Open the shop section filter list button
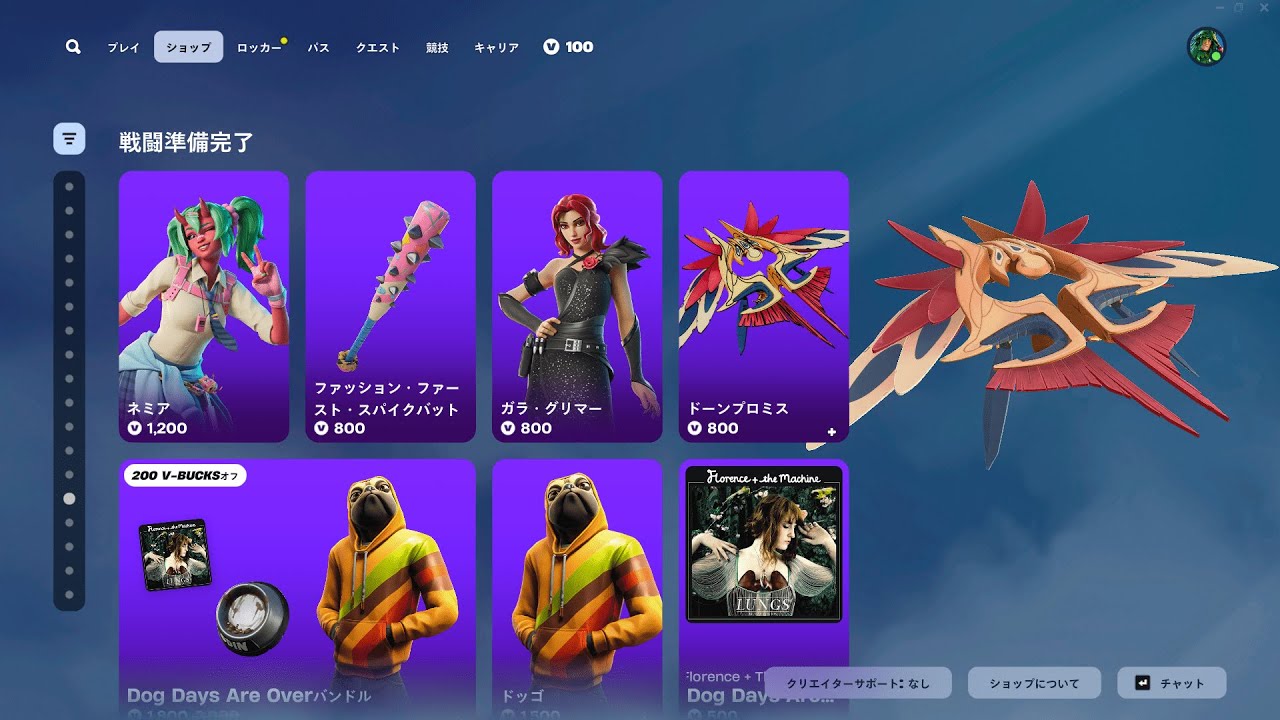The width and height of the screenshot is (1280, 720). (x=69, y=139)
